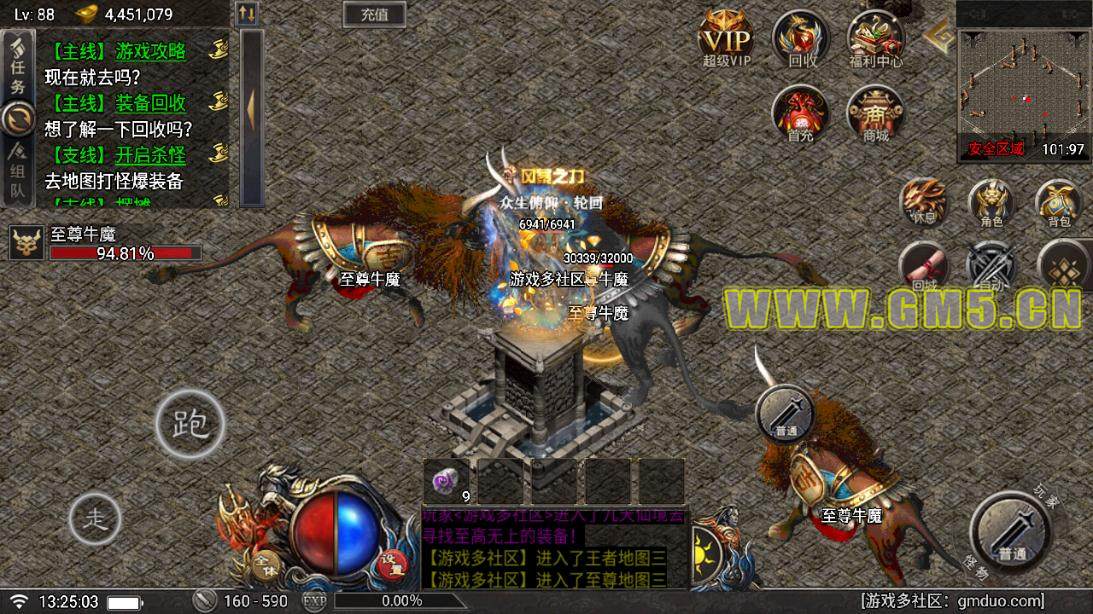Viewport: 1093px width, 614px height.
Task: Switch to the 任务 quest tab
Action: 17,68
